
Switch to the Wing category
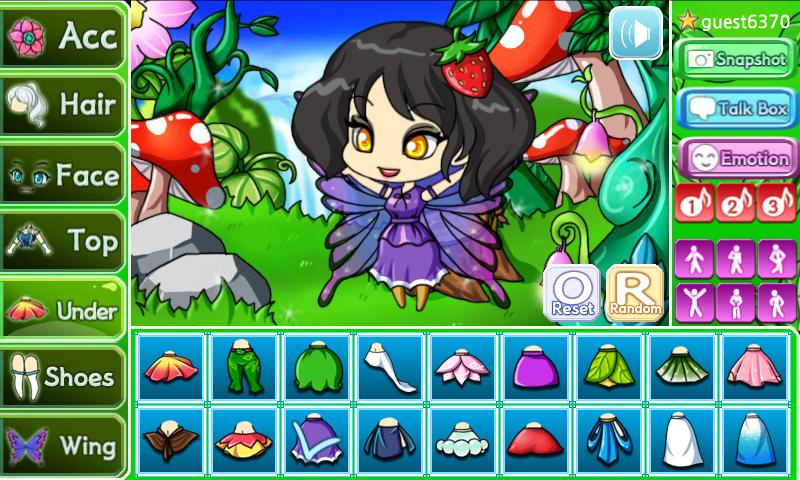62,444
